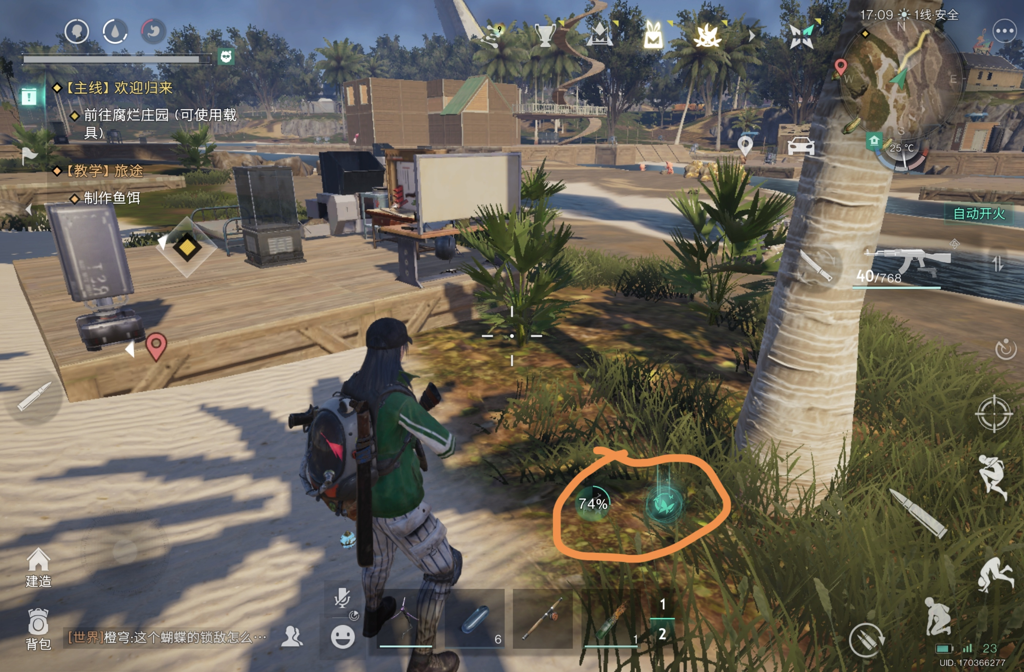Tap the glowing green leaf gather icon

coord(663,504)
